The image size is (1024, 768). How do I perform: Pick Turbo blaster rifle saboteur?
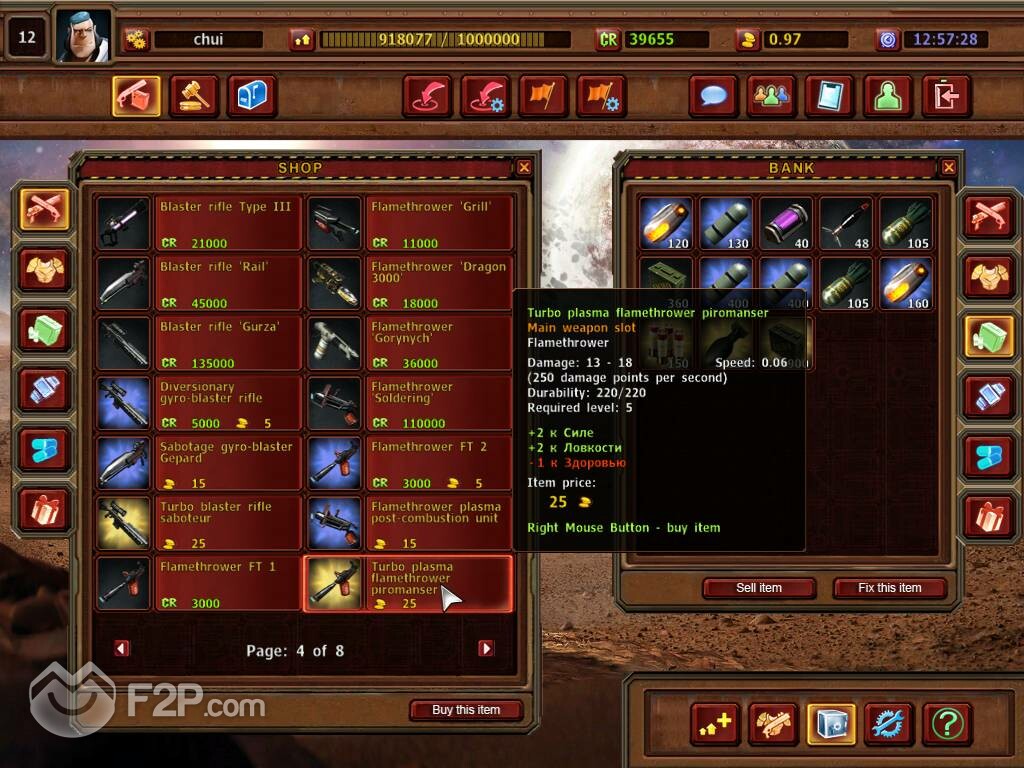198,523
